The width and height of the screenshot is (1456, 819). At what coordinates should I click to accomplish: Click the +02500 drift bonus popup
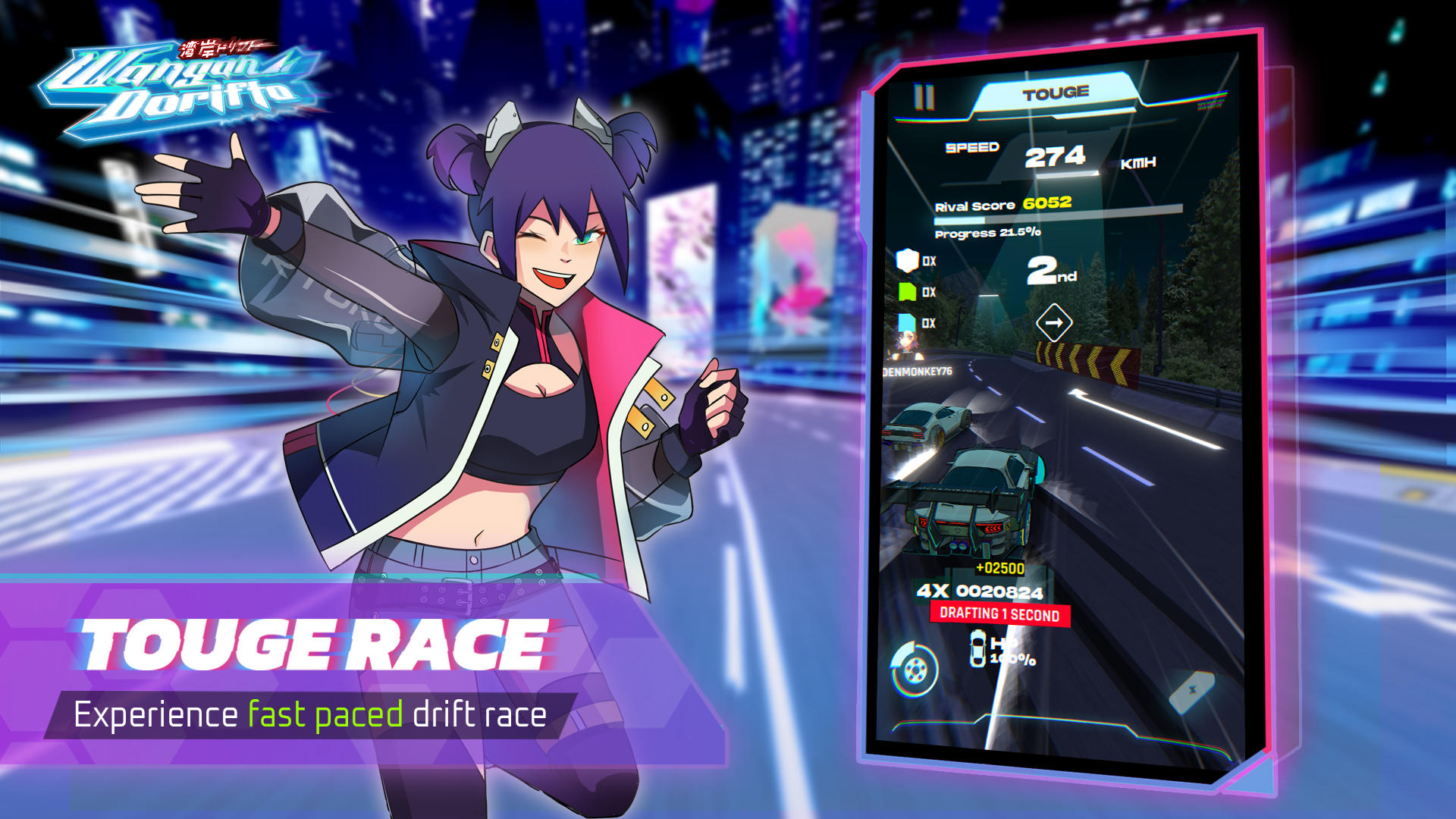[999, 567]
